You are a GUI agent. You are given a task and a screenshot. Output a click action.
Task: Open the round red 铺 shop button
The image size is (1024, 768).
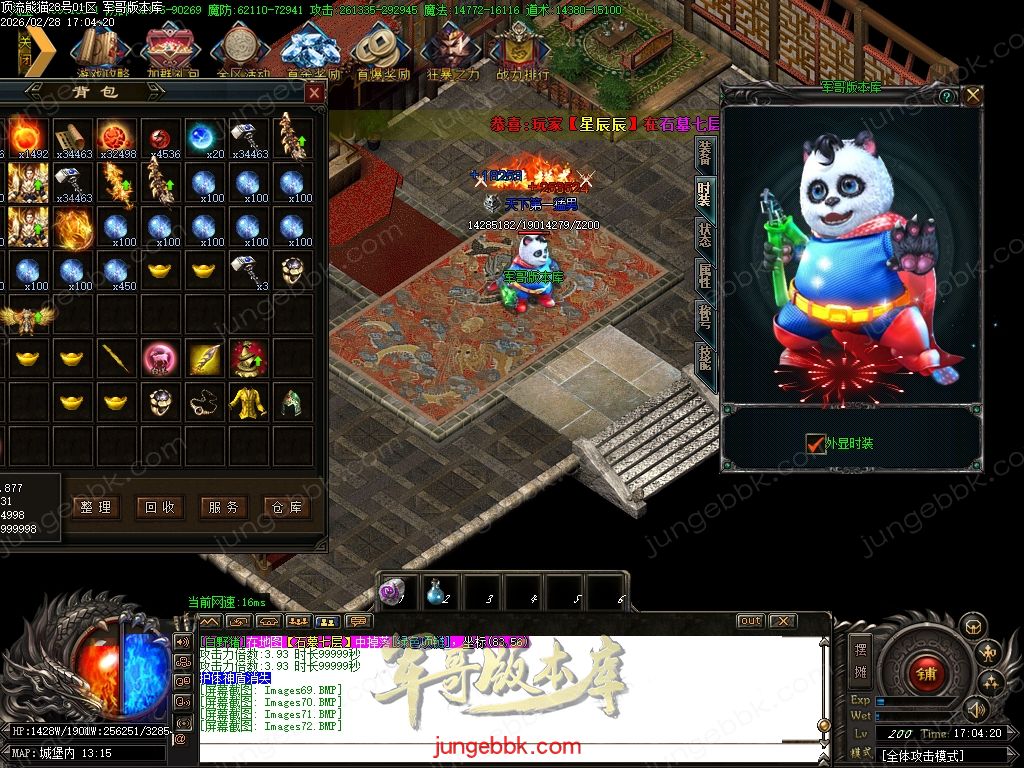coord(924,672)
